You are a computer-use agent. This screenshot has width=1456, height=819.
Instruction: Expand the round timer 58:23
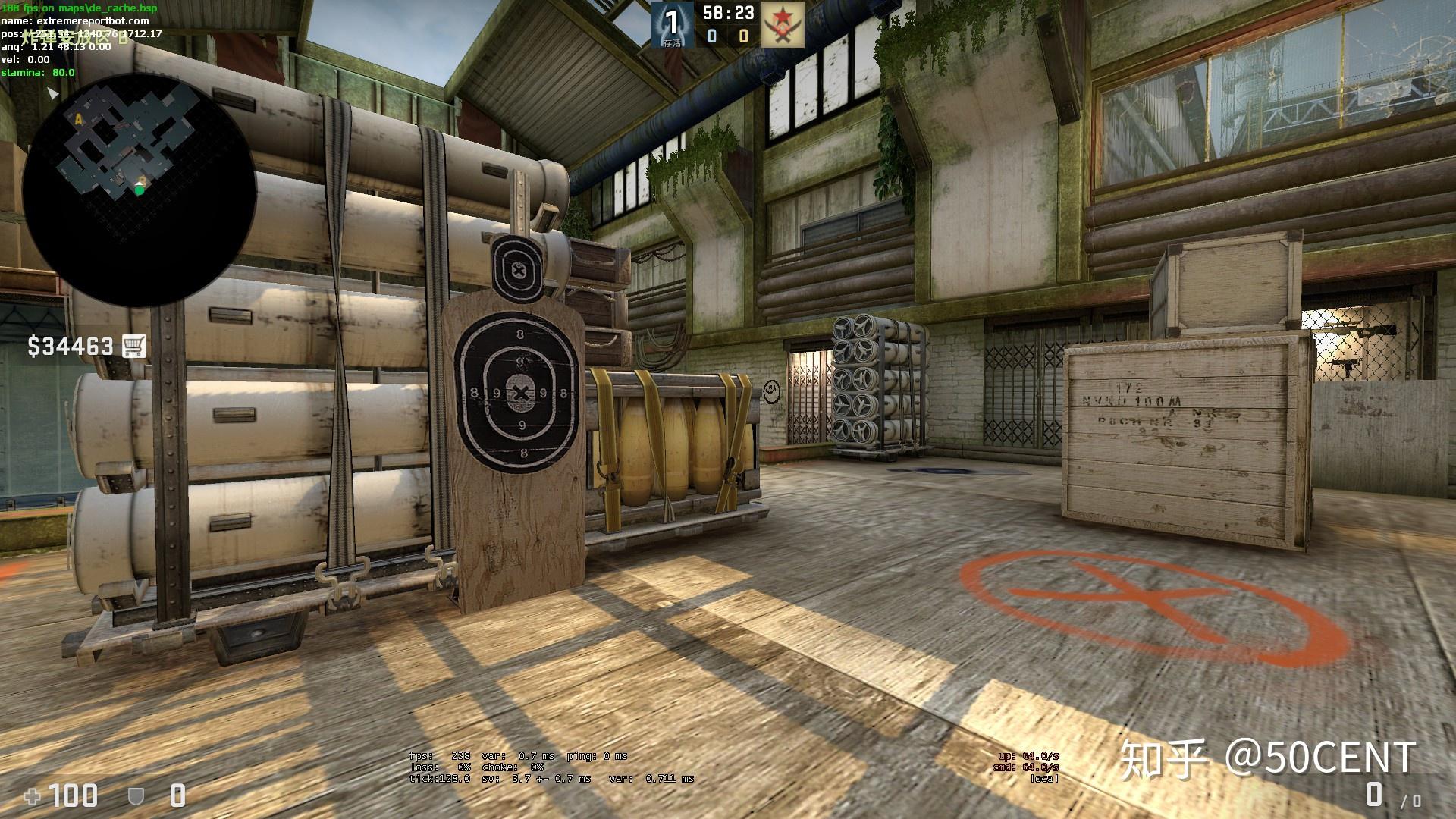click(x=728, y=13)
